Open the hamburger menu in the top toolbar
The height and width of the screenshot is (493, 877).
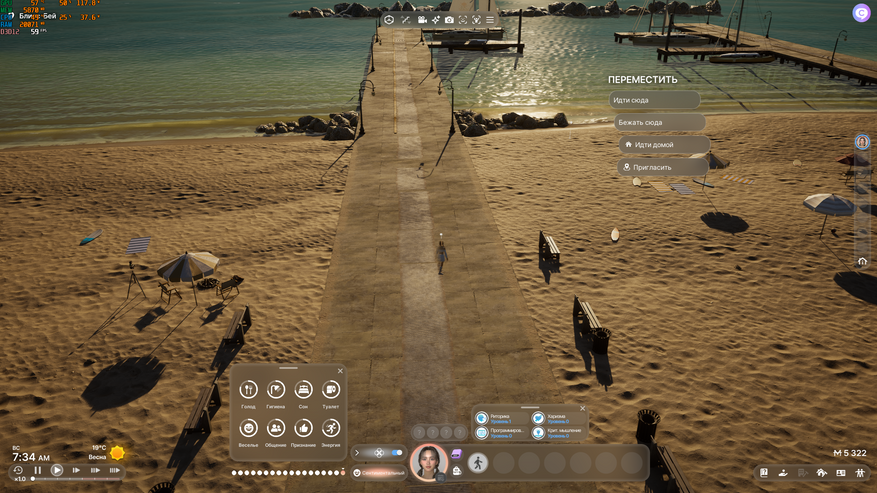pos(490,20)
